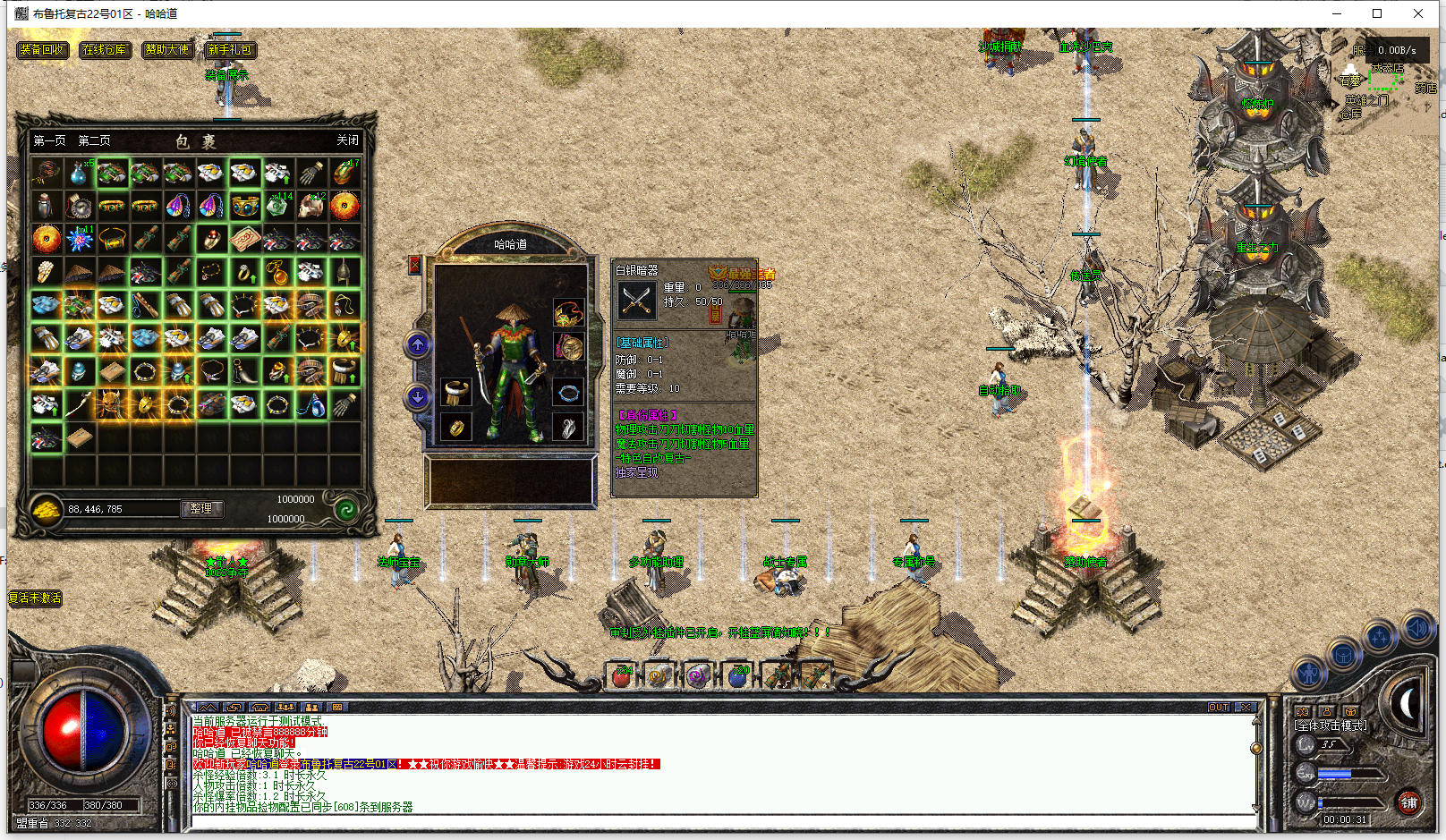
Task: Close the character equipment panel with red X
Action: point(414,265)
